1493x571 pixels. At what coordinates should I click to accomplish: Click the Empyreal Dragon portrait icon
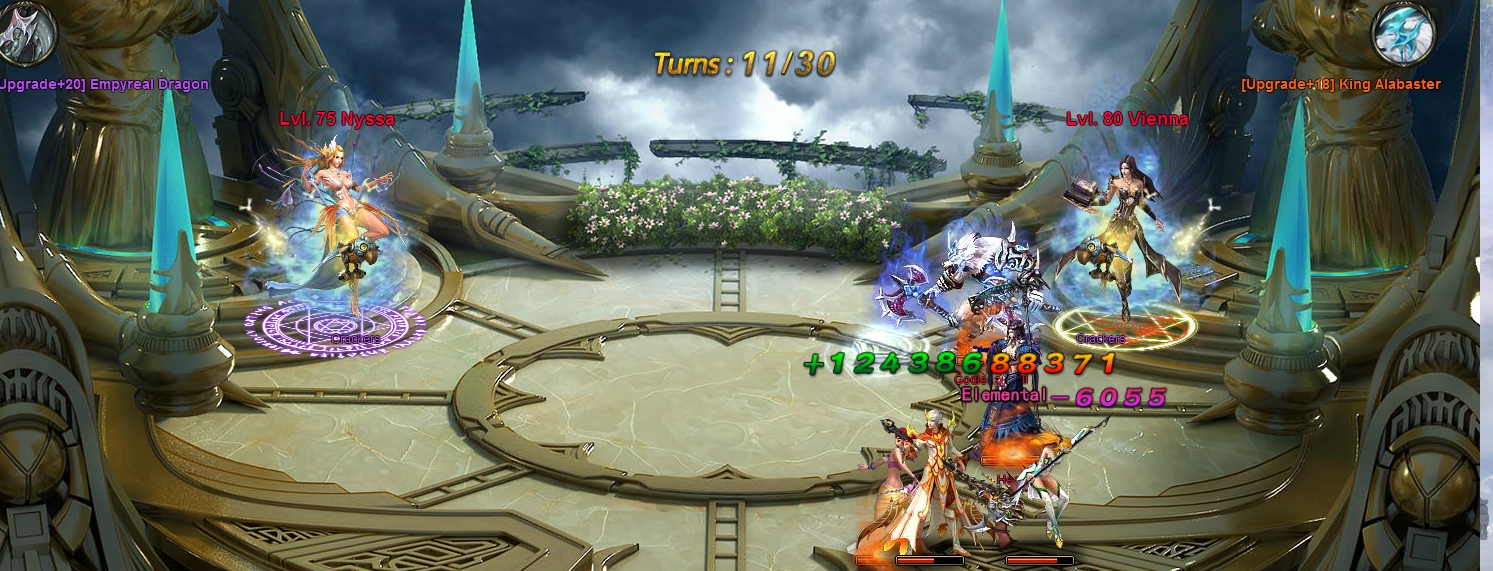pyautogui.click(x=24, y=33)
